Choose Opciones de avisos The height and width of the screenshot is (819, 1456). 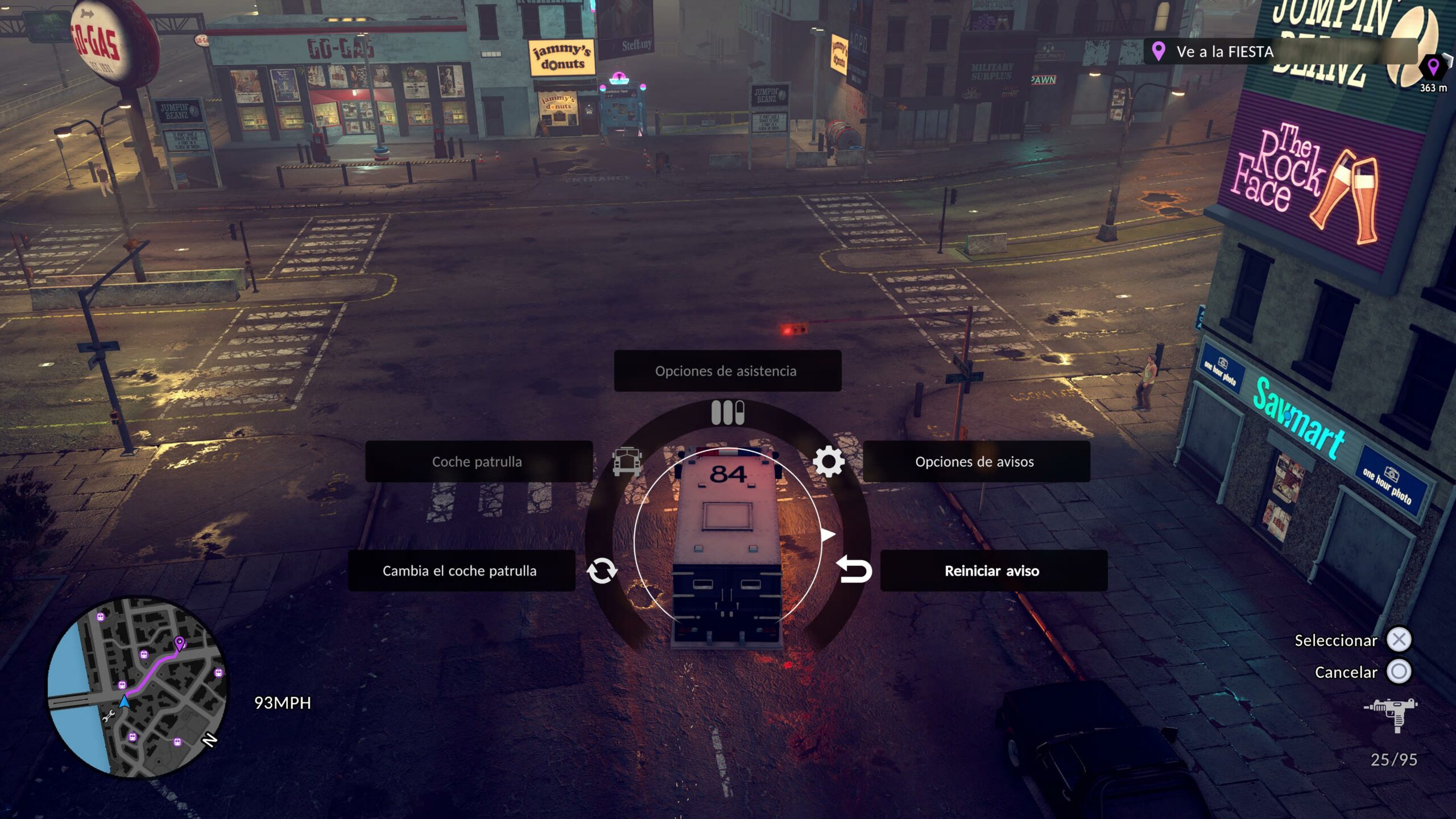976,461
